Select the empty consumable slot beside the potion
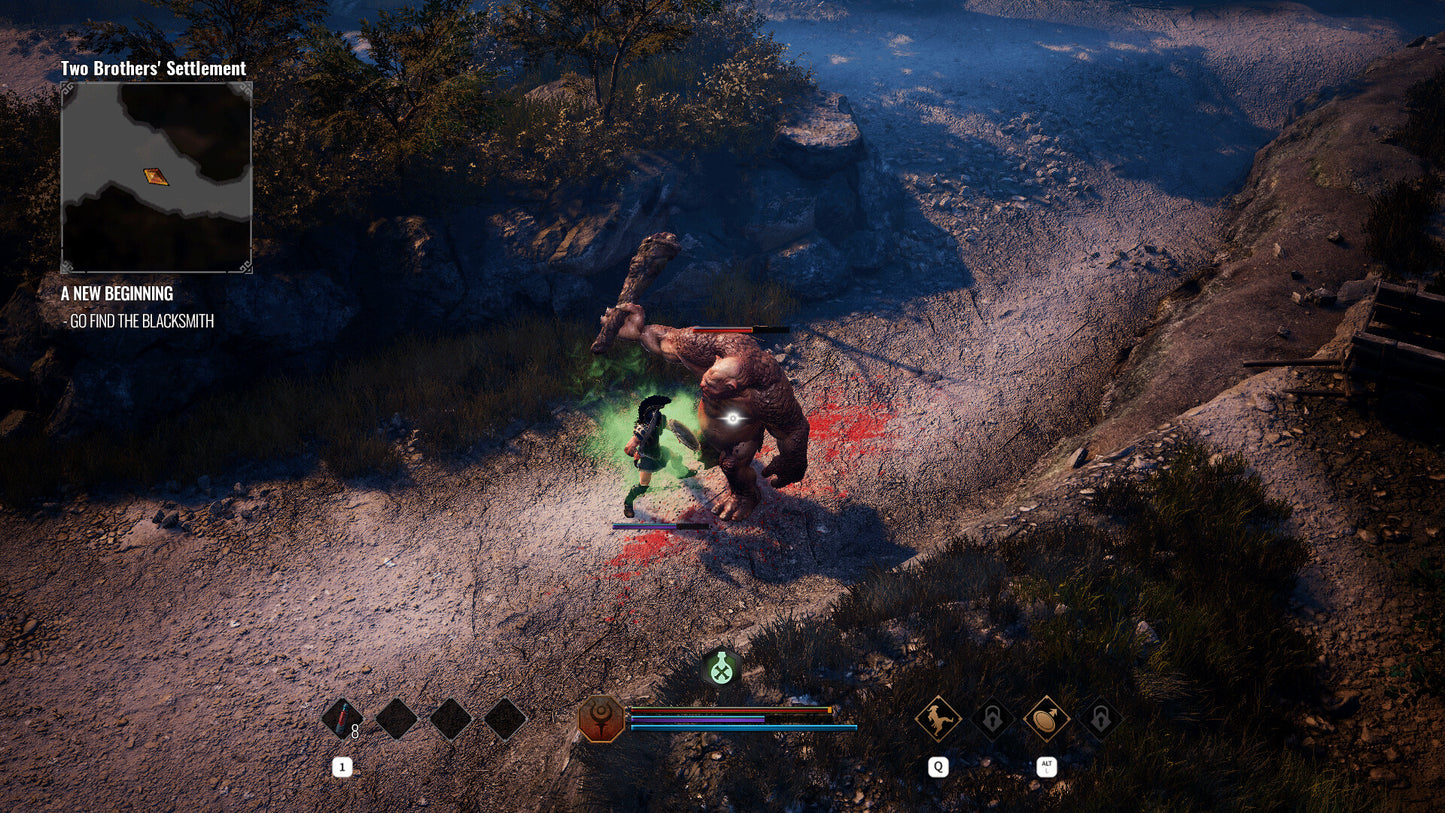The image size is (1445, 813). (x=396, y=718)
